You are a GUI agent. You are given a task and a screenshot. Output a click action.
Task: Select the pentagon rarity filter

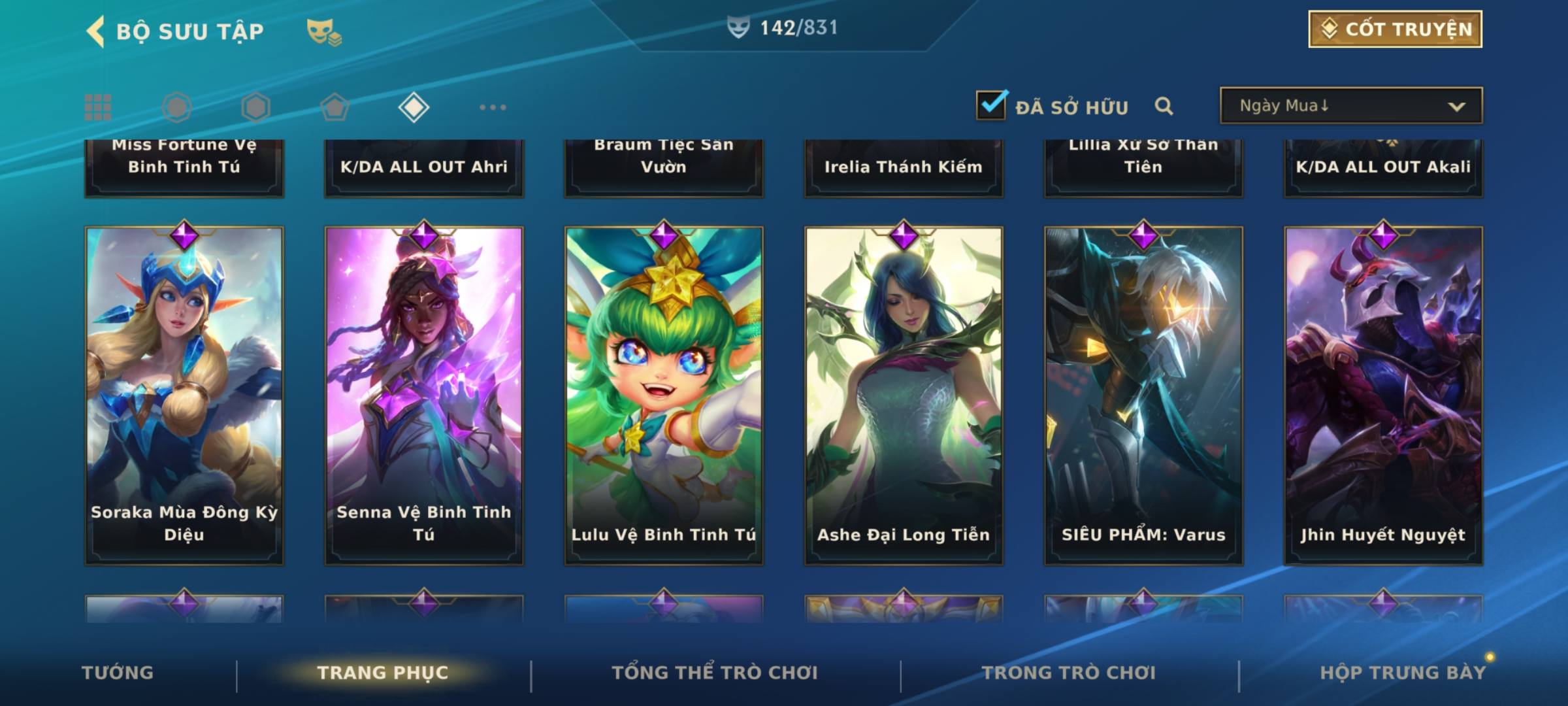point(335,107)
